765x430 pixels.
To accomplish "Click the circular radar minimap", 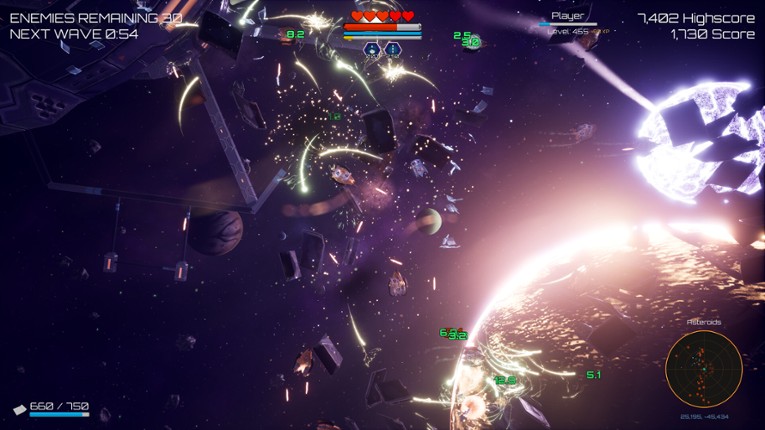I will (x=703, y=369).
